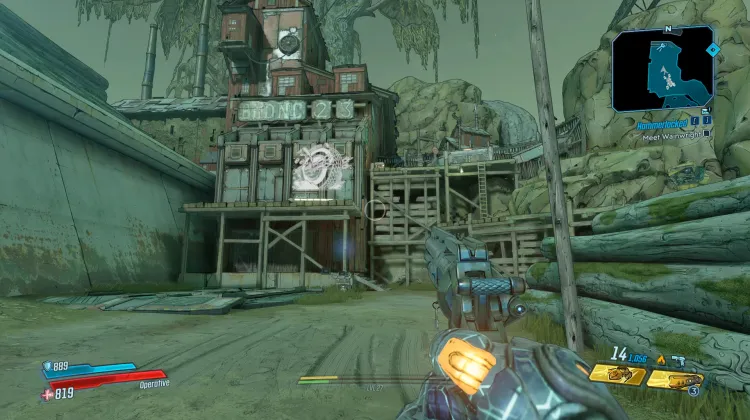Viewport: 750px width, 420px height.
Task: Click the blue diamond marker beside the minimap
Action: click(712, 48)
